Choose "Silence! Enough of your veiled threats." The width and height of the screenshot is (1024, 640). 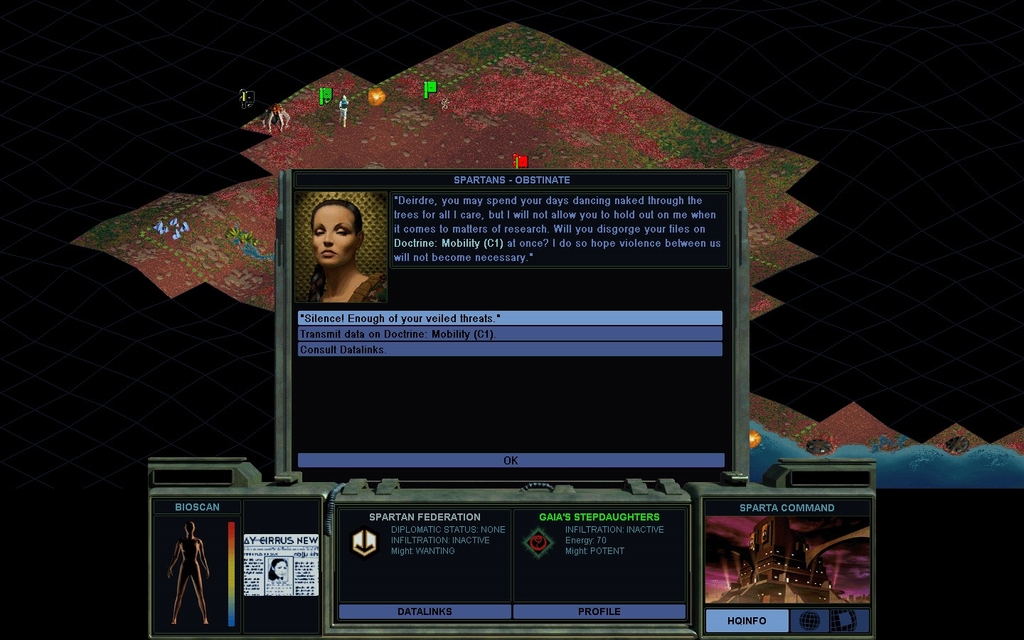click(x=509, y=318)
